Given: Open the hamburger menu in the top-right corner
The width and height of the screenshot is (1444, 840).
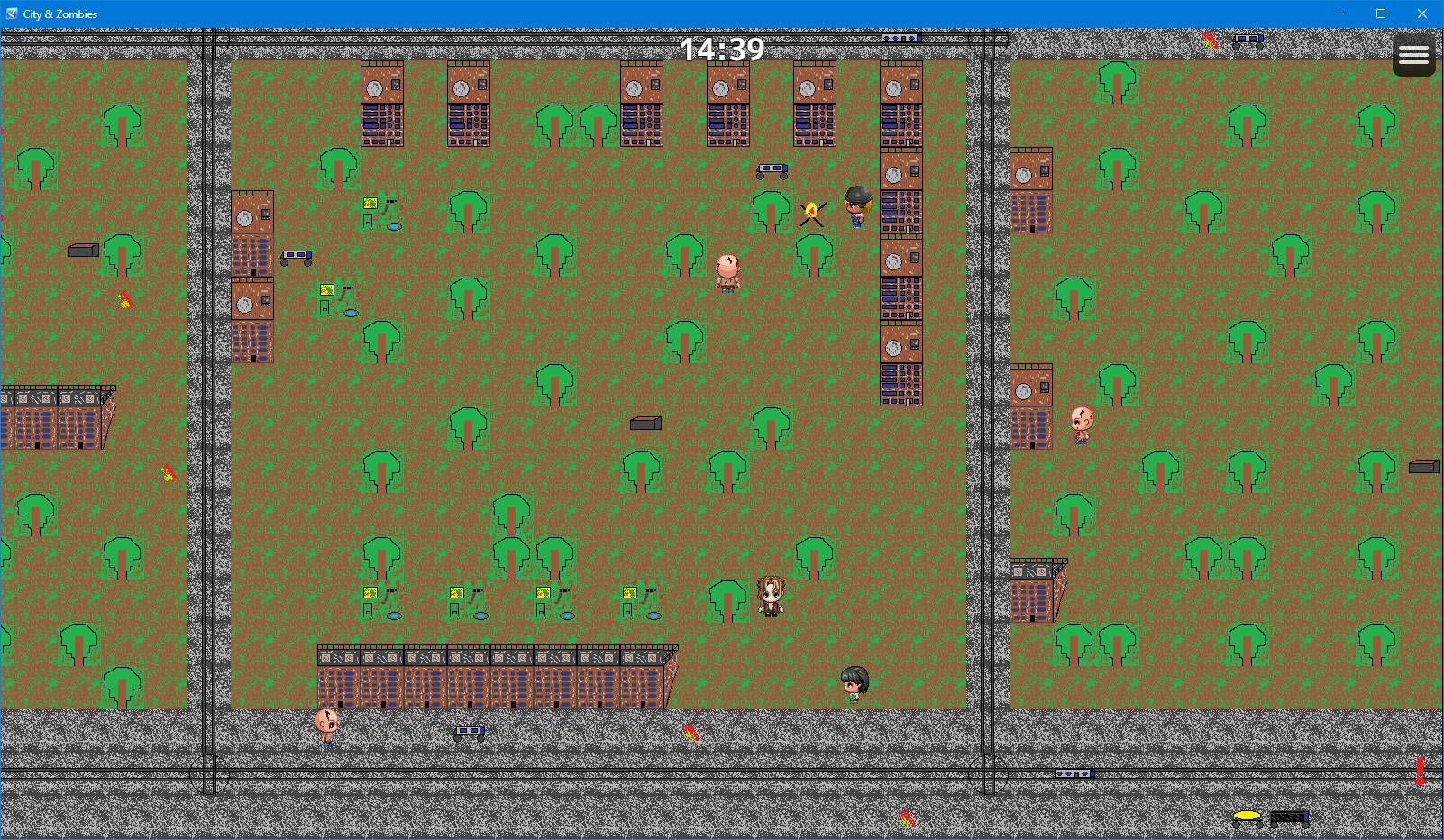Looking at the screenshot, I should coord(1412,54).
